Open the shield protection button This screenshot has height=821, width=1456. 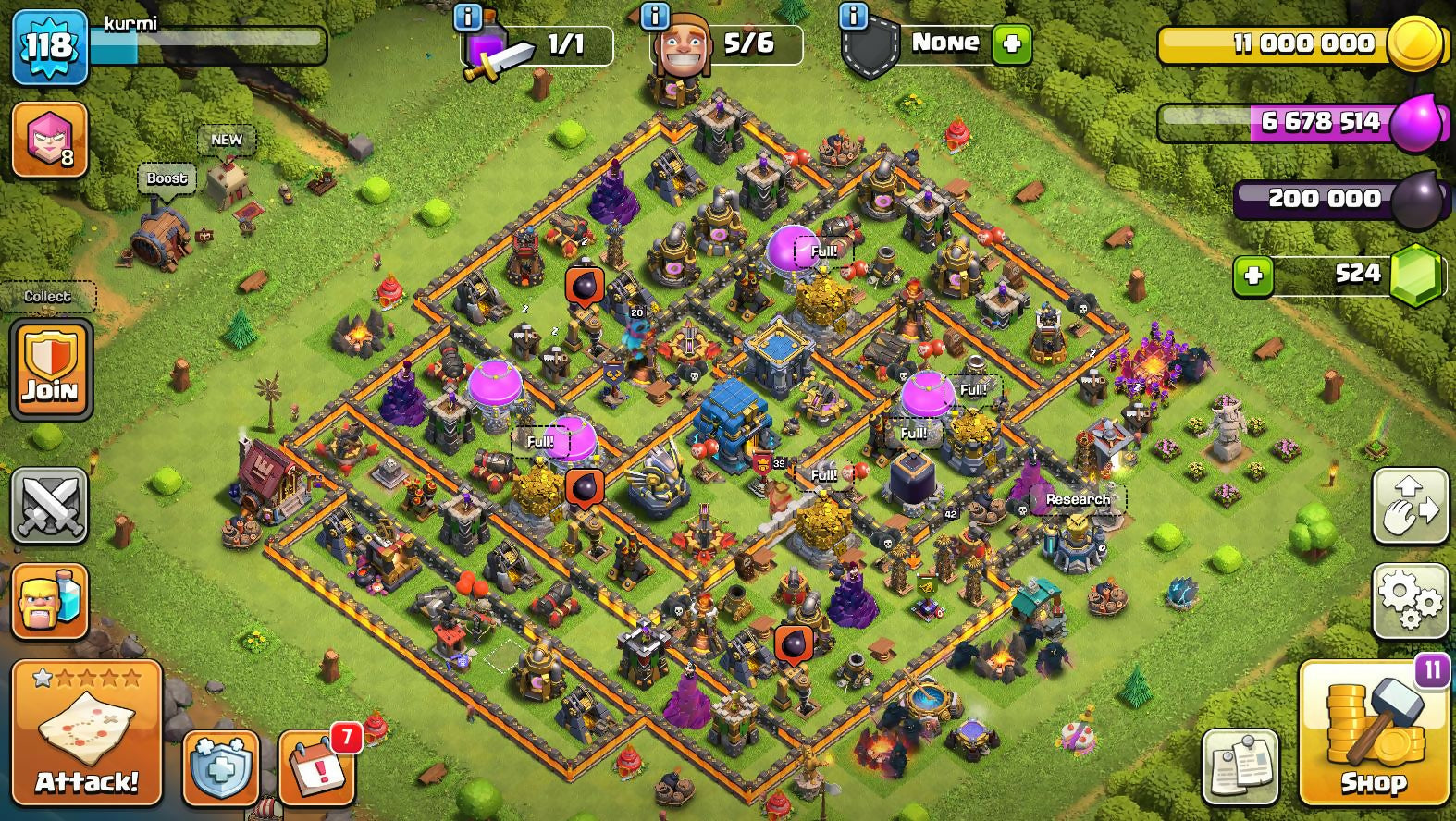[x=221, y=768]
